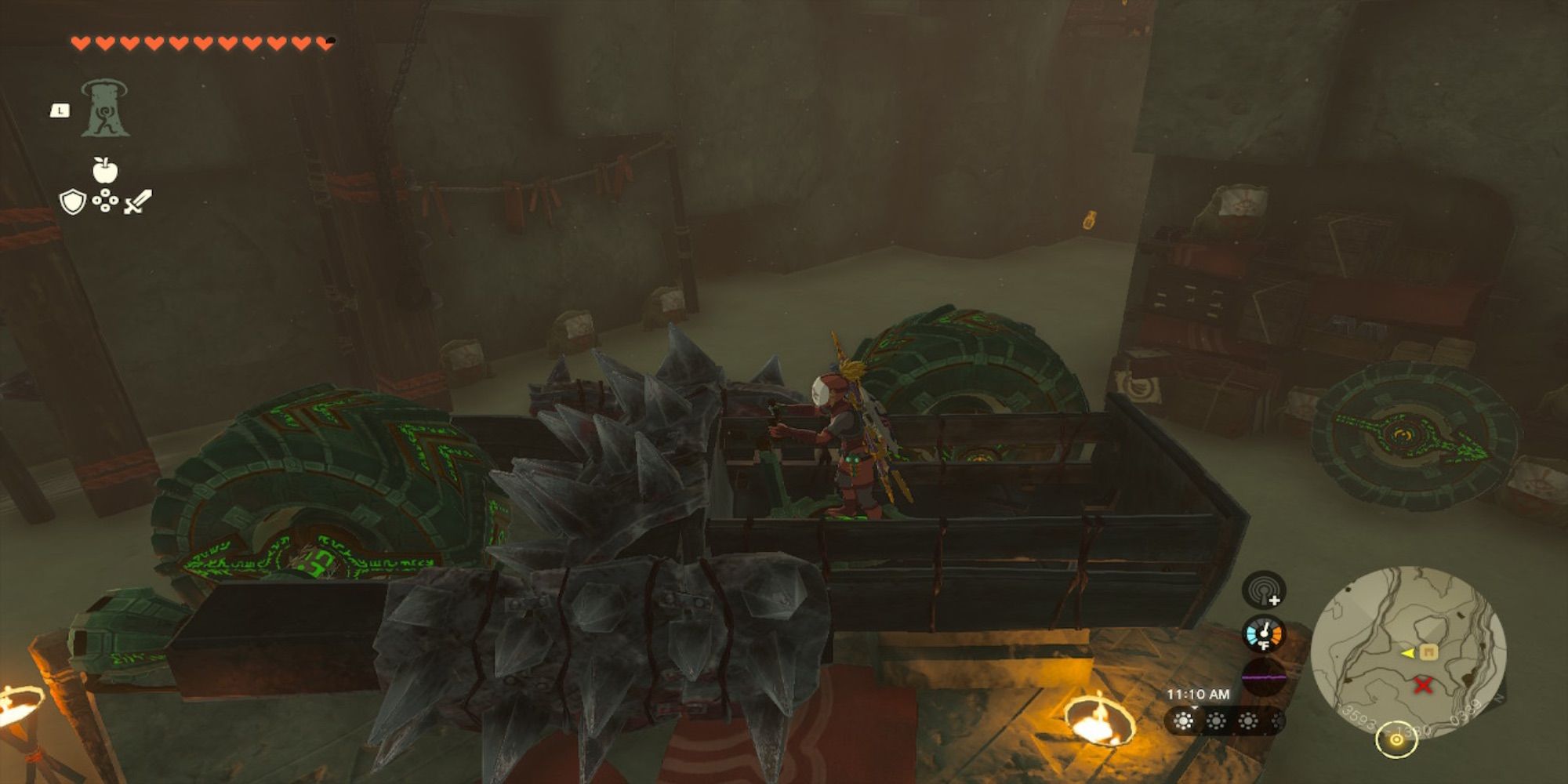Activate the Ascend ability icon

pos(105,108)
